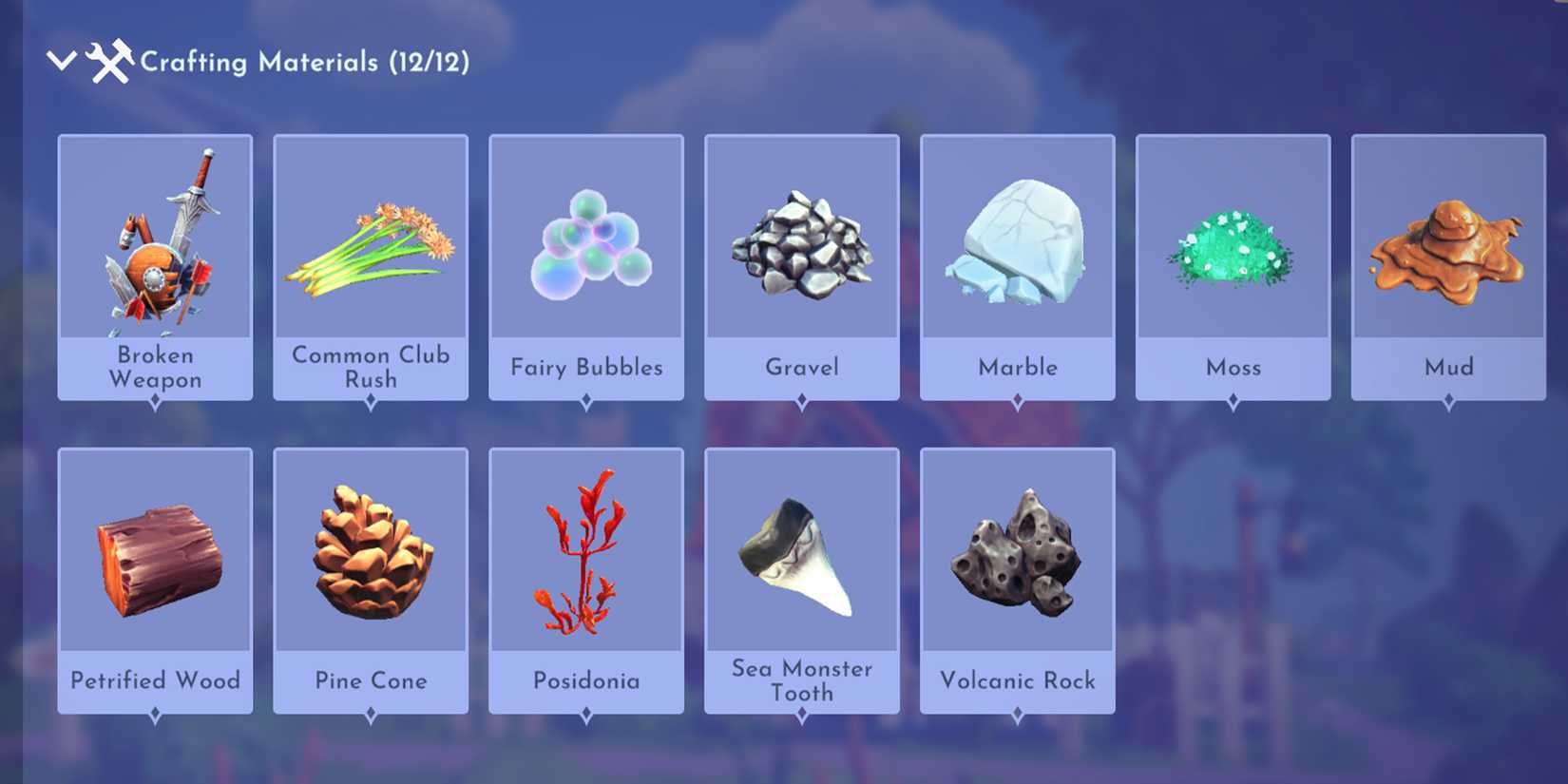Image resolution: width=1568 pixels, height=784 pixels.
Task: Collapse the Crafting Materials section
Action: (x=60, y=61)
